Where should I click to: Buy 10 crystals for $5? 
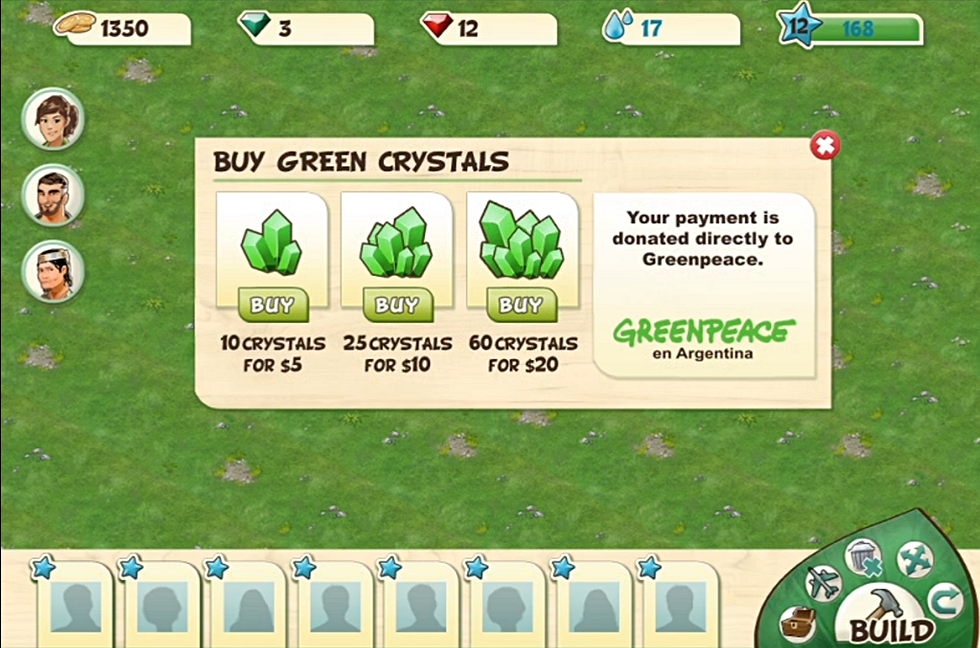click(272, 304)
